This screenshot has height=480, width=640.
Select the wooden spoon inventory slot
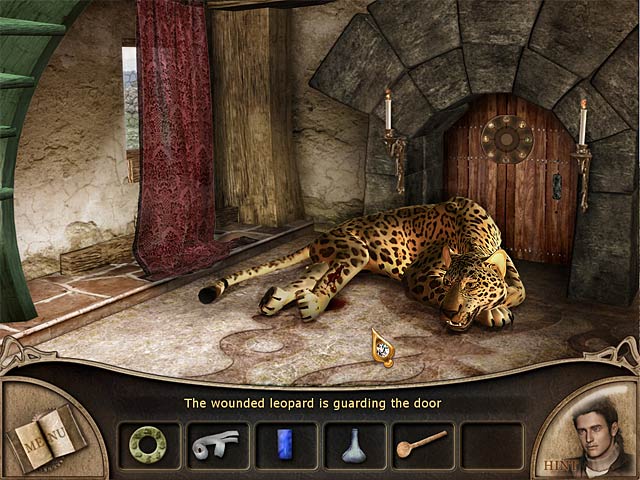pyautogui.click(x=422, y=444)
